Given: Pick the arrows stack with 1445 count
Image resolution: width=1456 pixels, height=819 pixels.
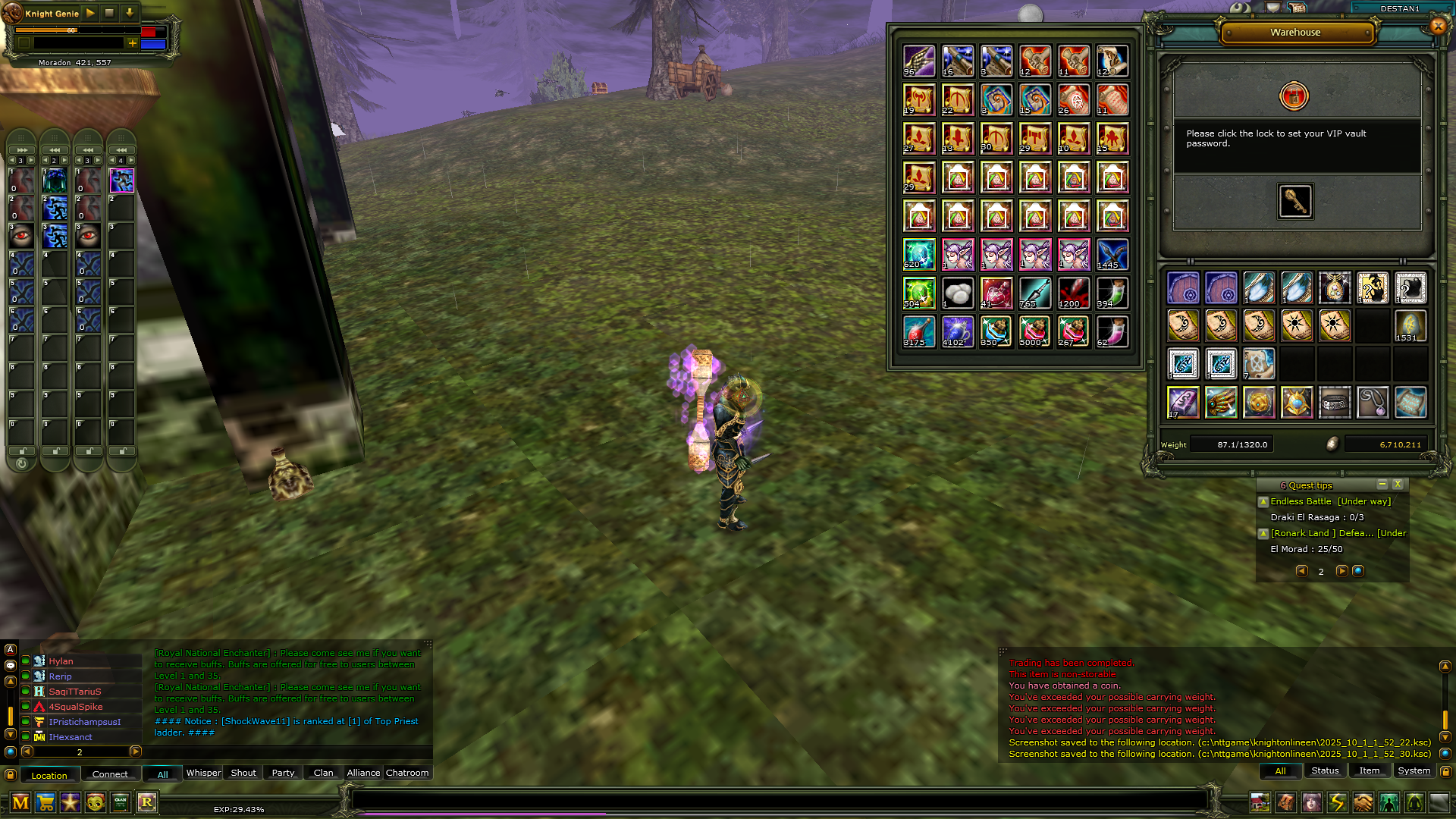Looking at the screenshot, I should tap(1112, 255).
